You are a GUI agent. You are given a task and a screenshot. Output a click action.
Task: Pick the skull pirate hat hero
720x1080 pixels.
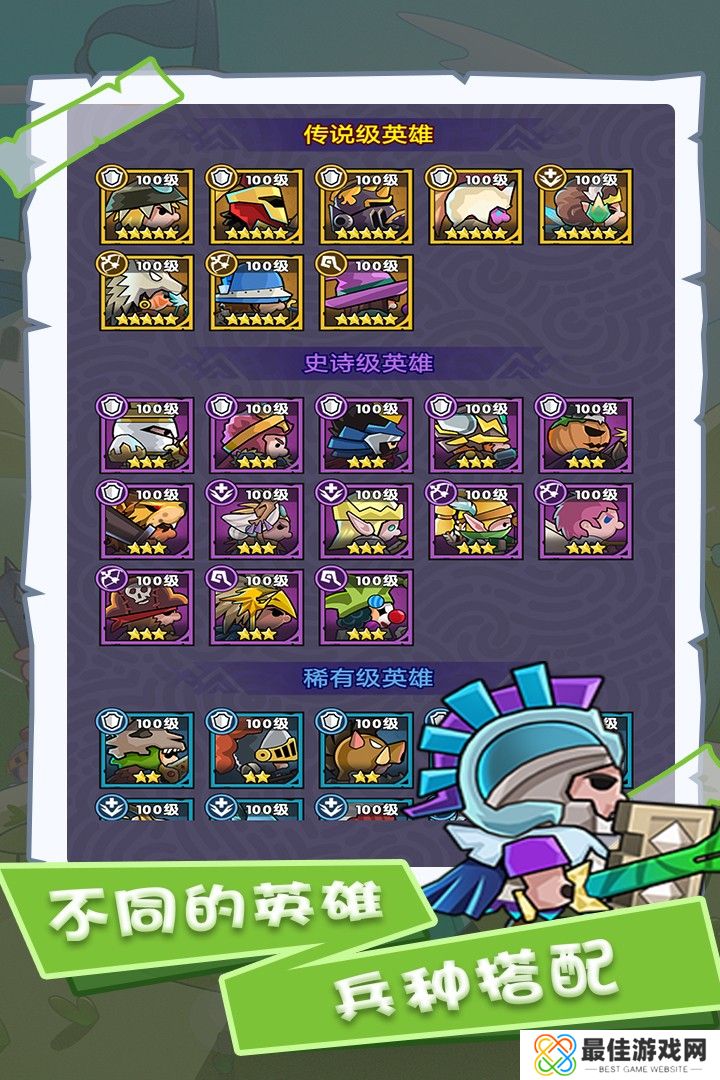tap(146, 607)
